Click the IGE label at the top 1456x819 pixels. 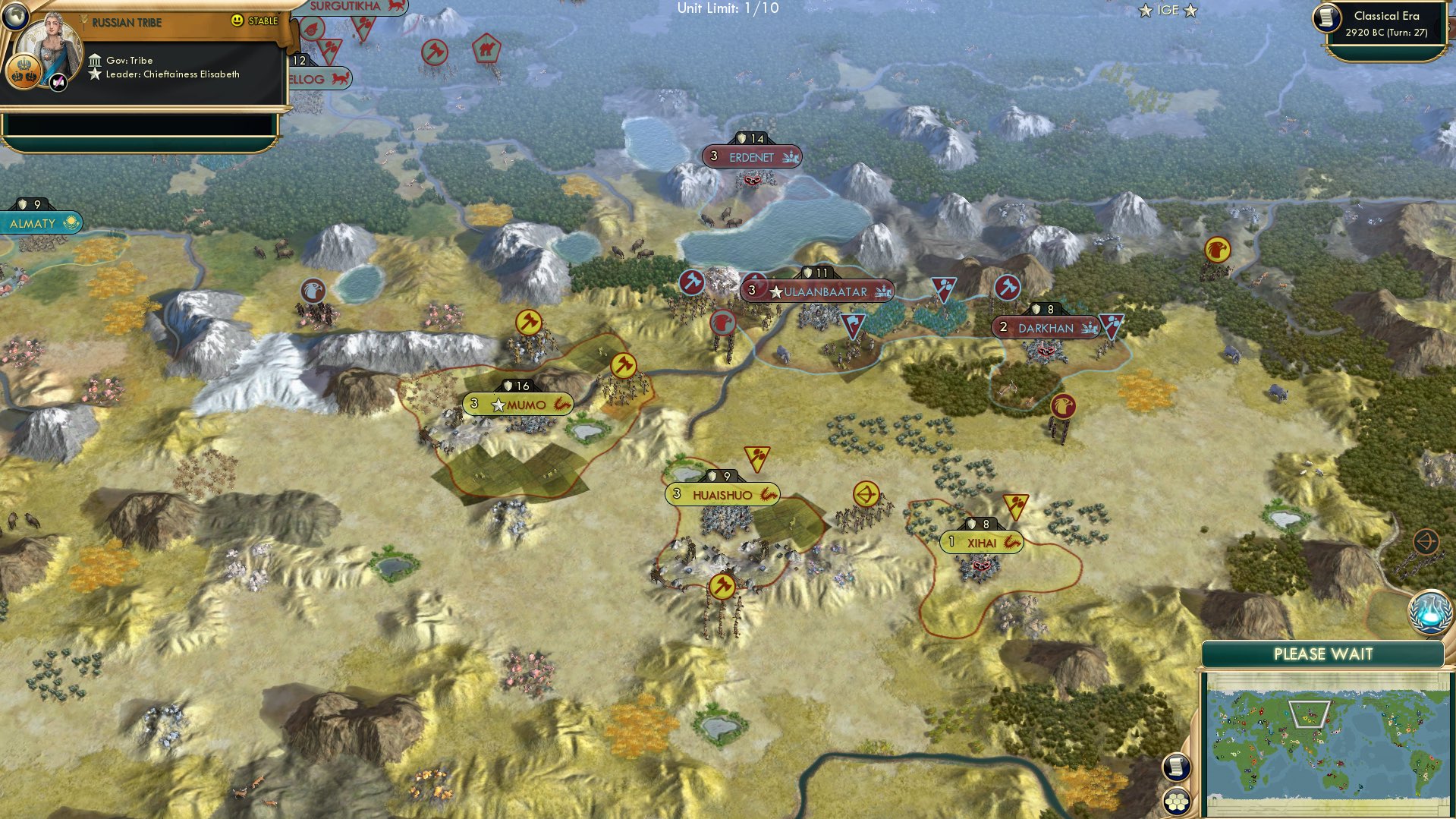pyautogui.click(x=1166, y=10)
